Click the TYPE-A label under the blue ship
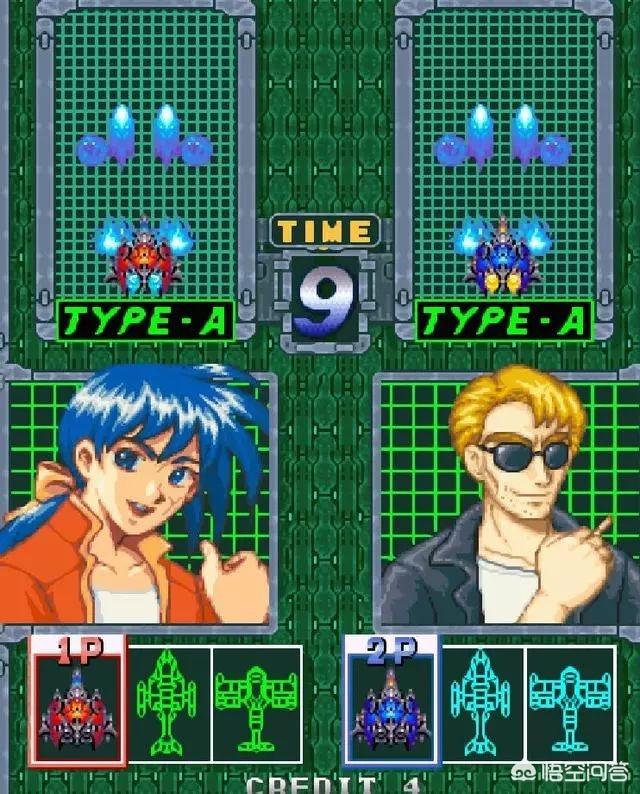The width and height of the screenshot is (640, 794). [503, 321]
